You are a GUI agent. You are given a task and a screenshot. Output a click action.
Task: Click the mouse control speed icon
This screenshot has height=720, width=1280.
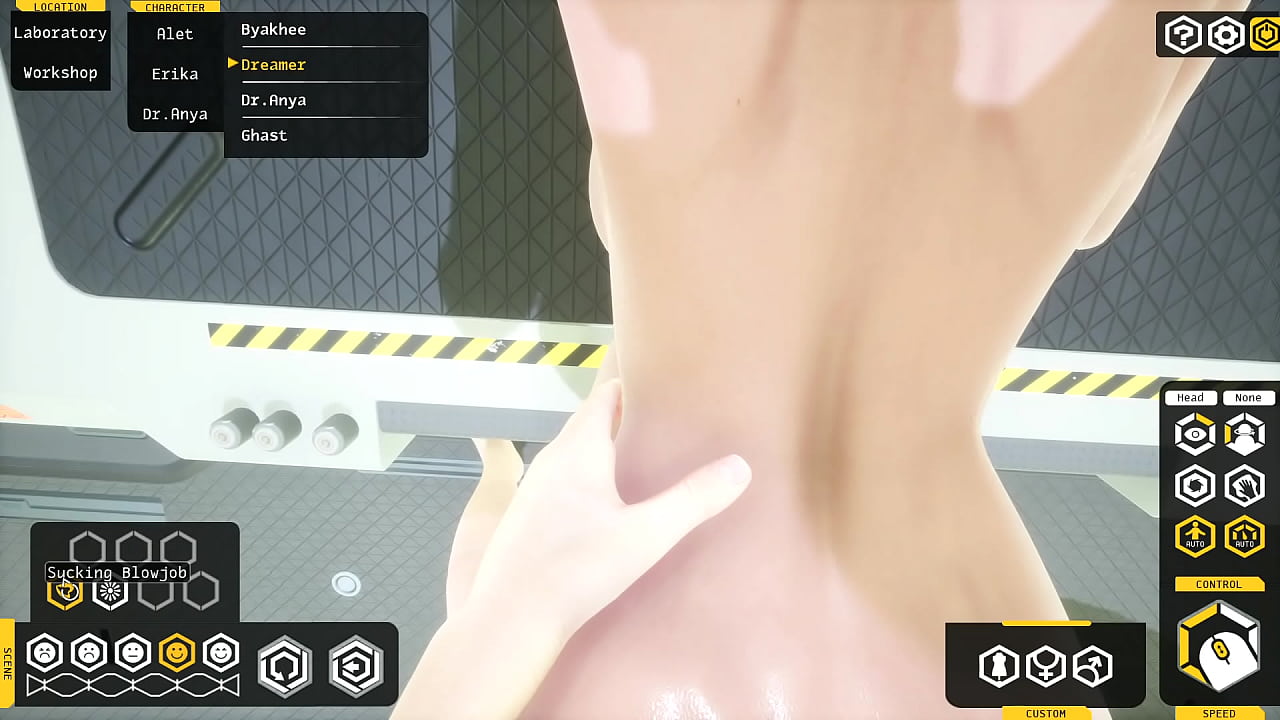click(1219, 650)
